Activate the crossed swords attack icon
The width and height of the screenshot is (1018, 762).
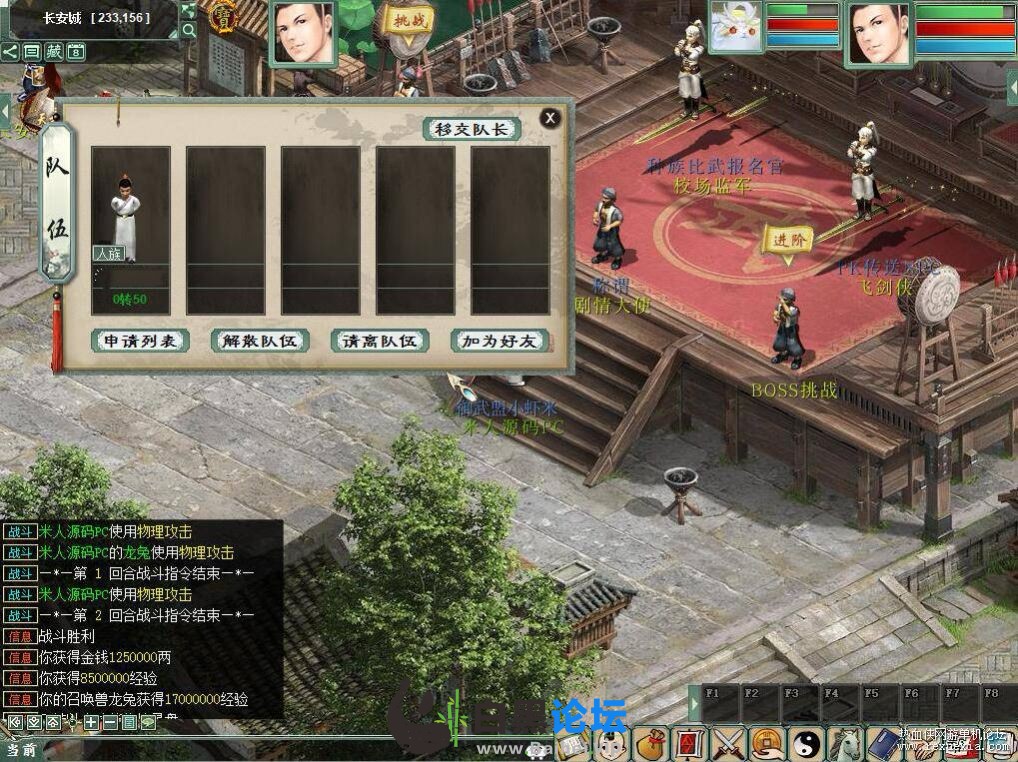(x=727, y=743)
